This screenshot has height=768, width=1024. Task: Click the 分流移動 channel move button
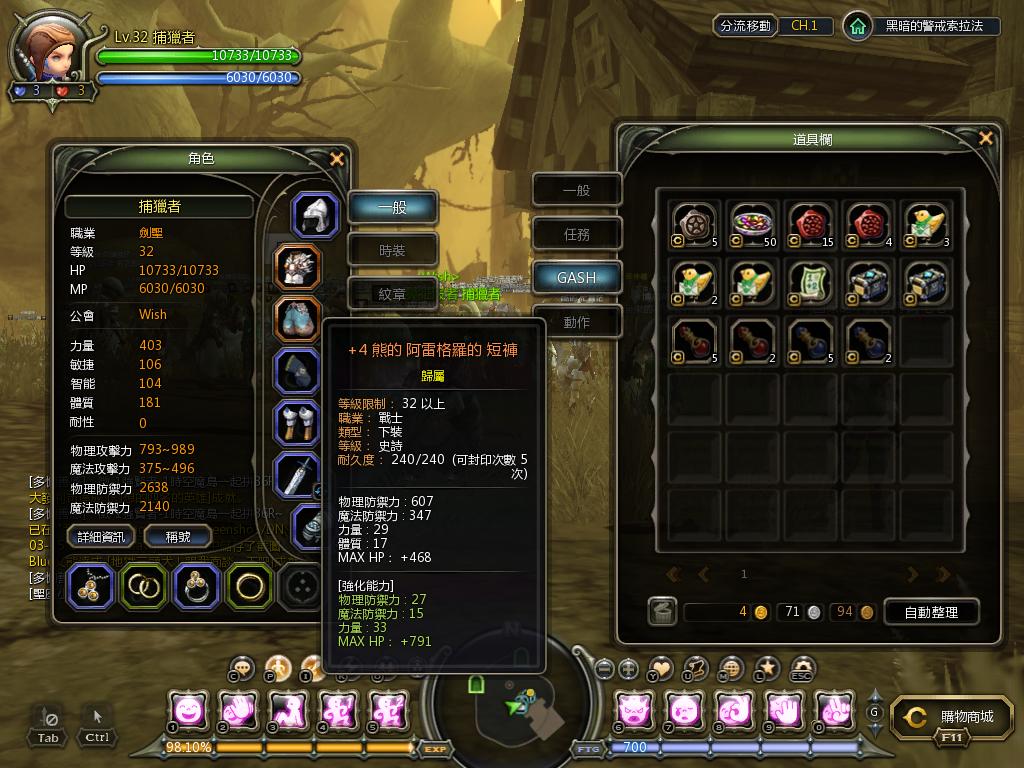pyautogui.click(x=745, y=26)
